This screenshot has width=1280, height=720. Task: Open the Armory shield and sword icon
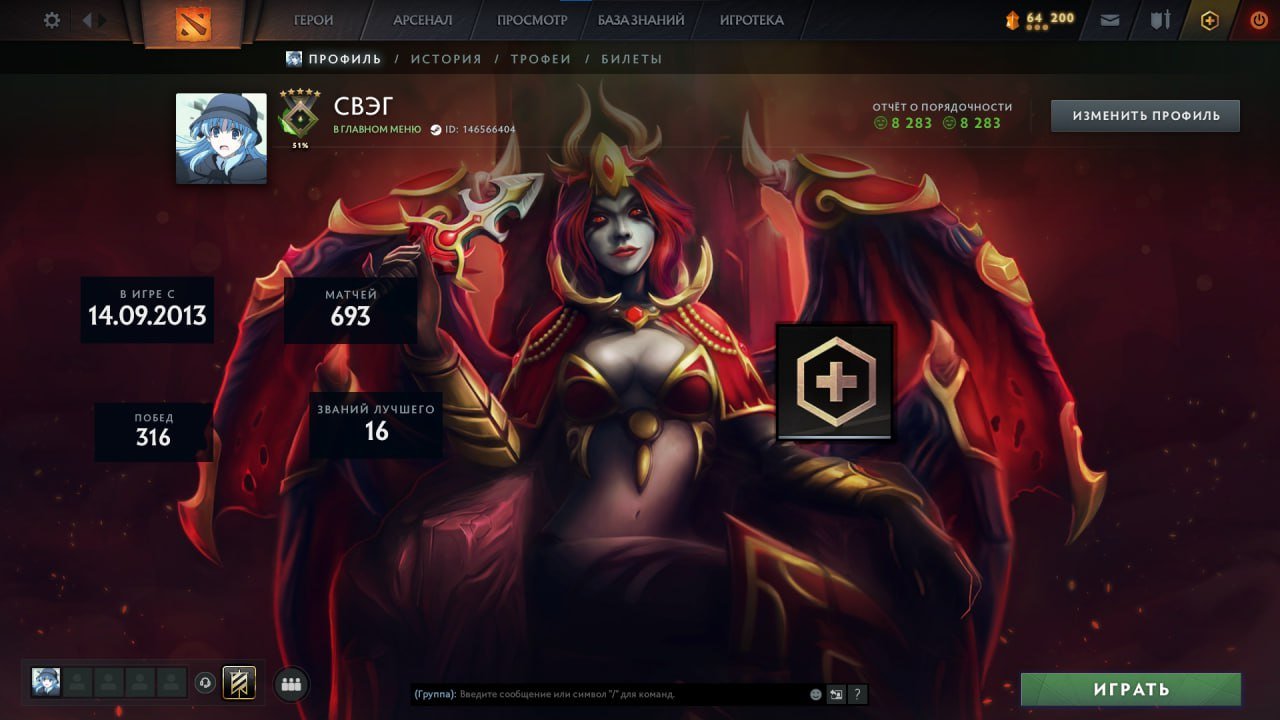1158,19
